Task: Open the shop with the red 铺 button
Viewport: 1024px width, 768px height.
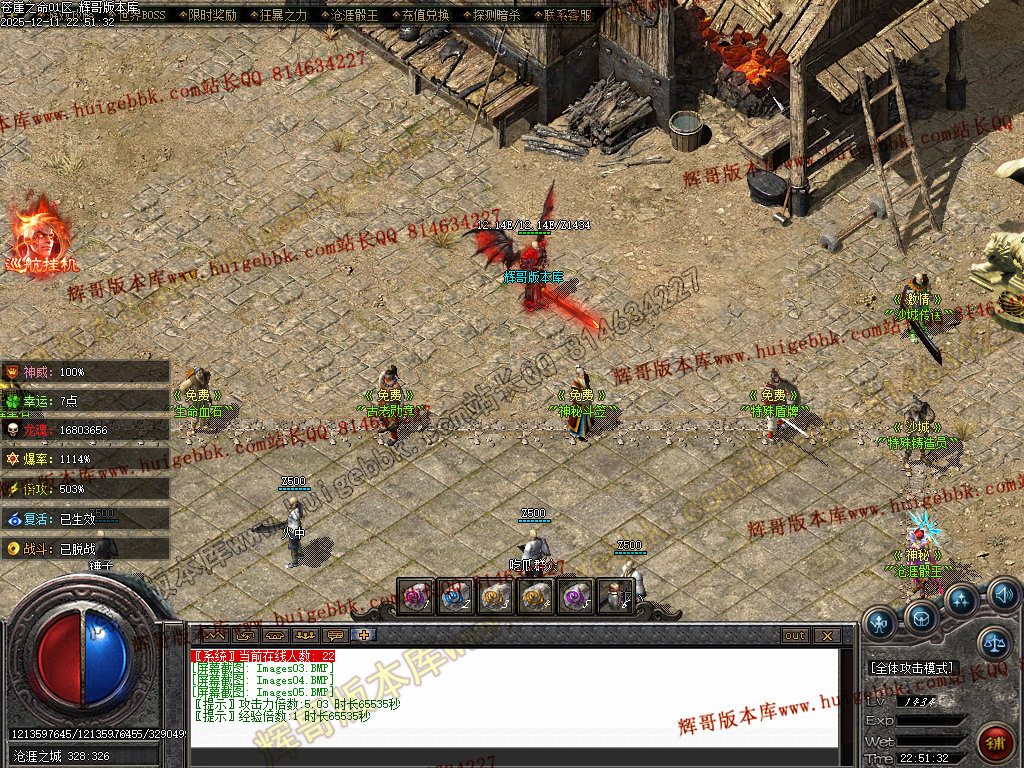Action: click(x=996, y=743)
